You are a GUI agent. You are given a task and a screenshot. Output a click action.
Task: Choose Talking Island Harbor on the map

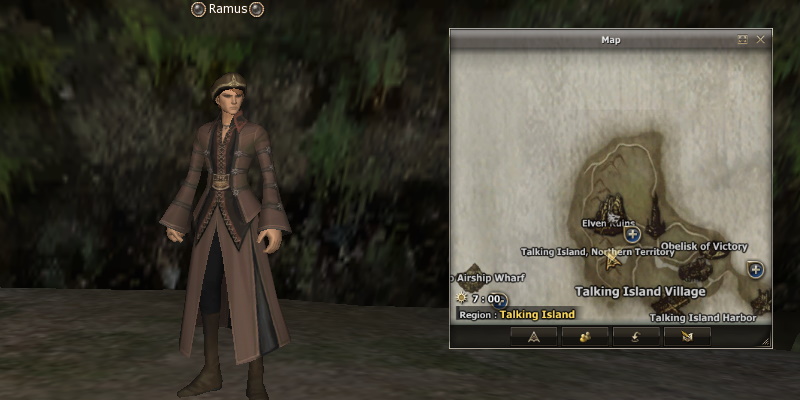pos(696,318)
